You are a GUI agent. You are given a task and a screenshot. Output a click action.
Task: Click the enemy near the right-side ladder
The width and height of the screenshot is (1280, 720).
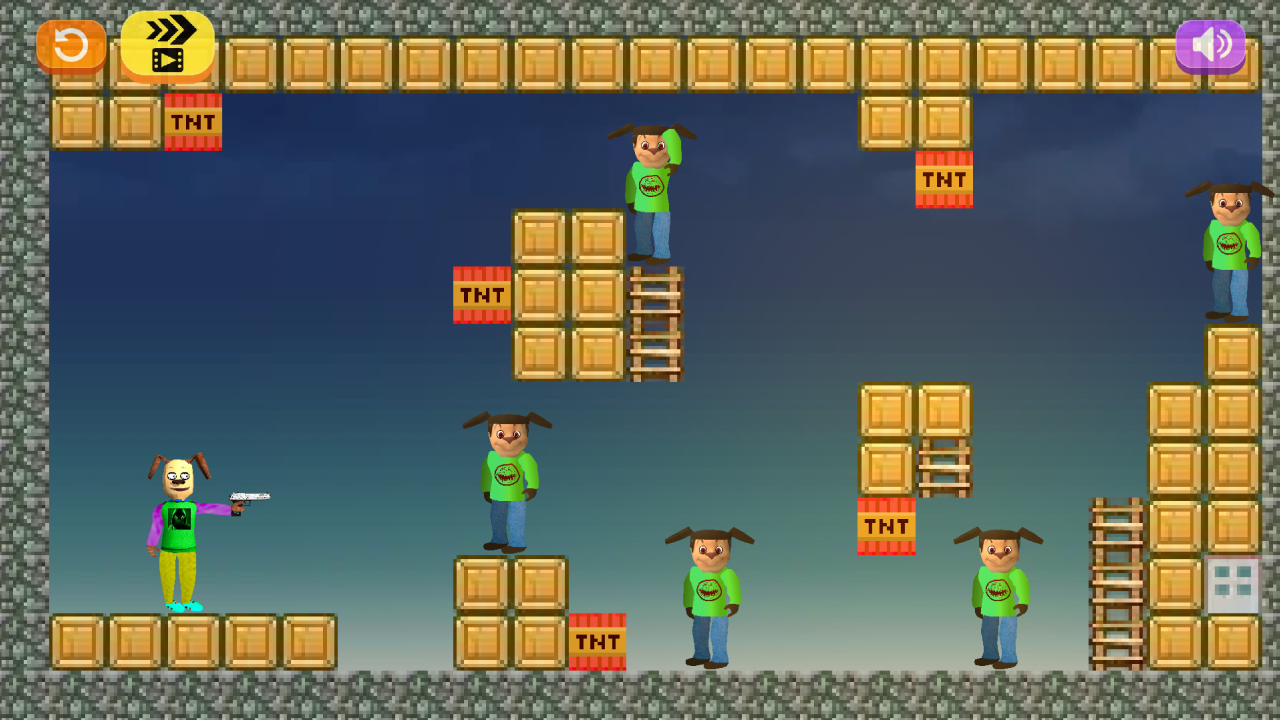click(1000, 595)
